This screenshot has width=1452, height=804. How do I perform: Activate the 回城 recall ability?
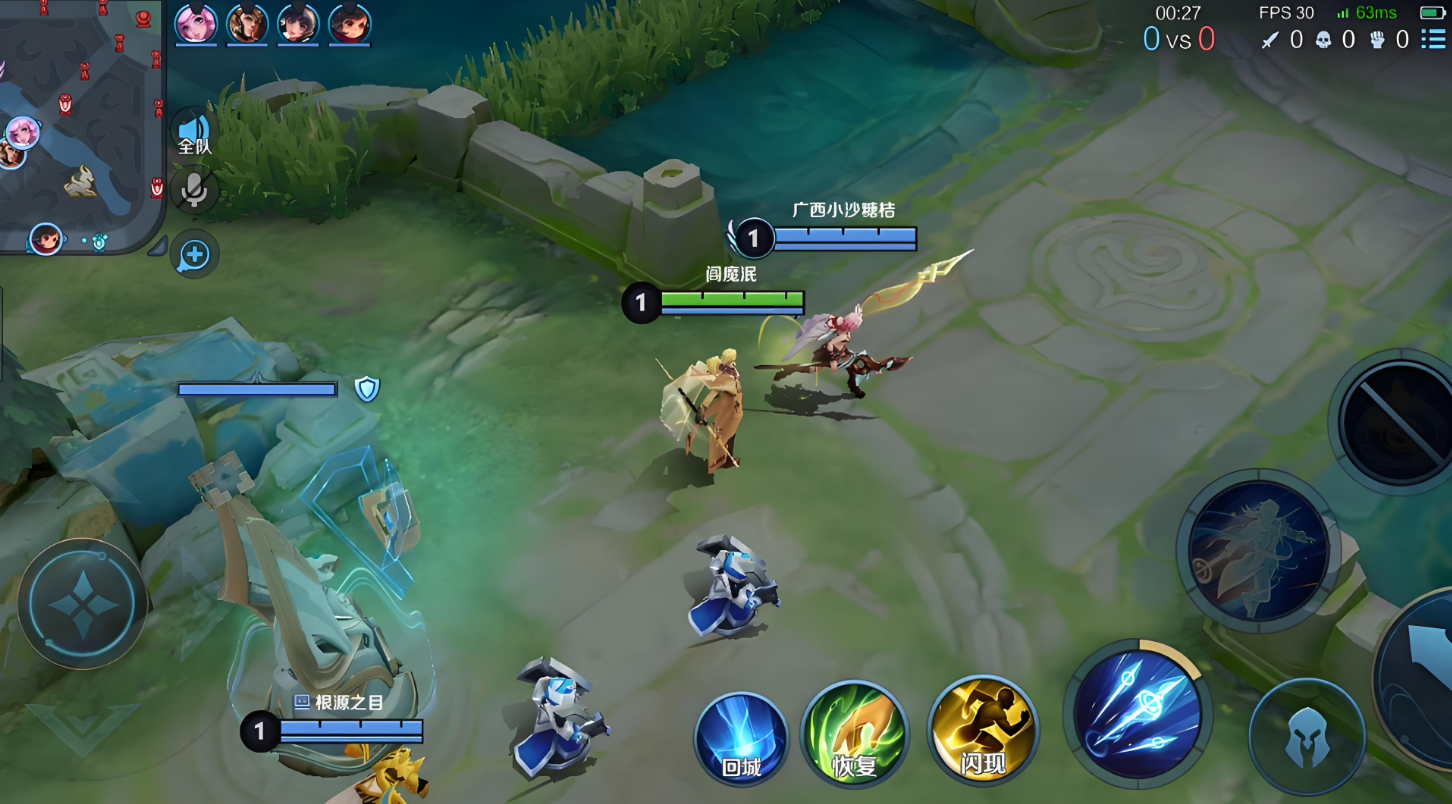click(741, 740)
